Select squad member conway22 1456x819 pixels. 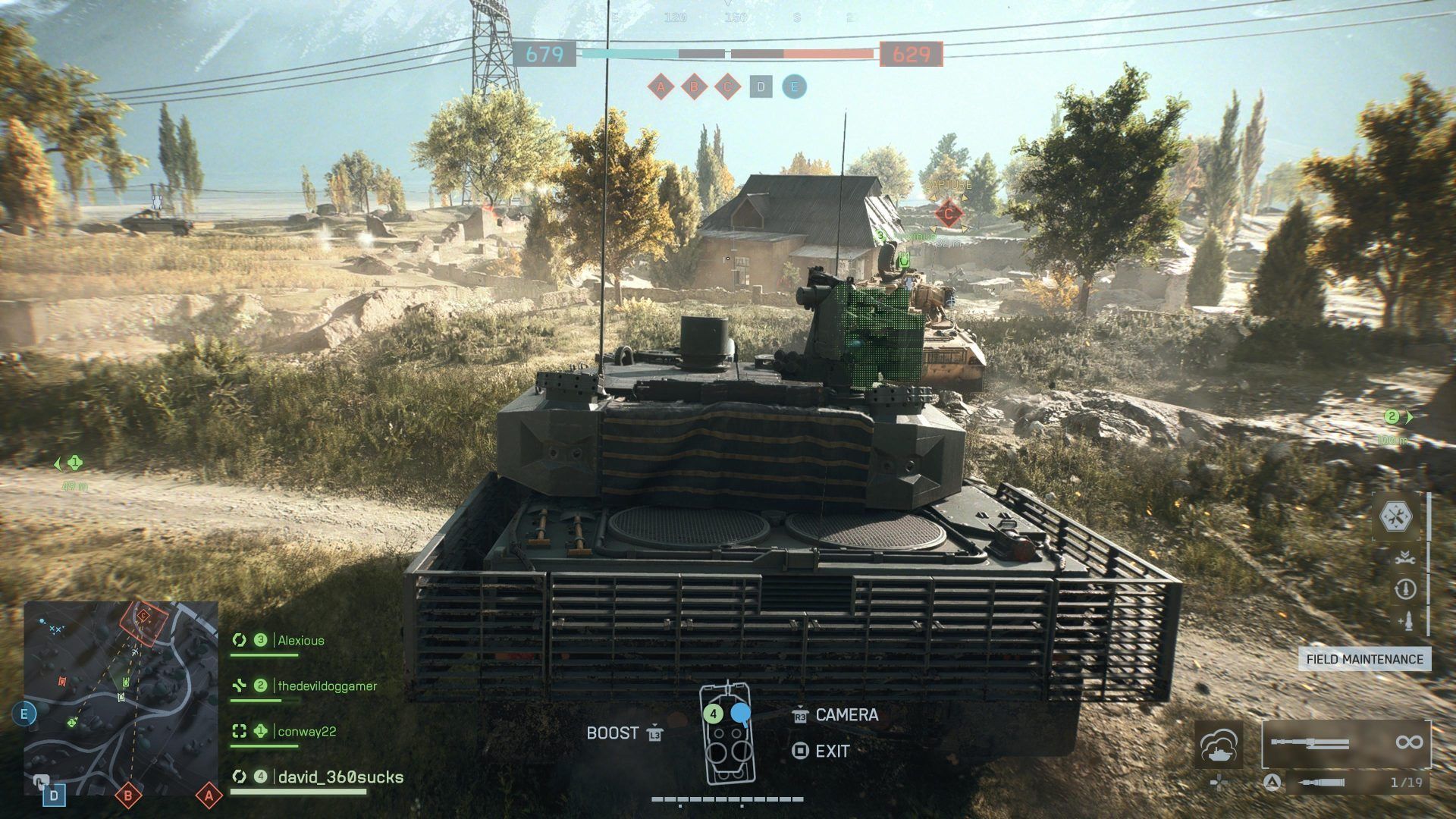click(306, 732)
